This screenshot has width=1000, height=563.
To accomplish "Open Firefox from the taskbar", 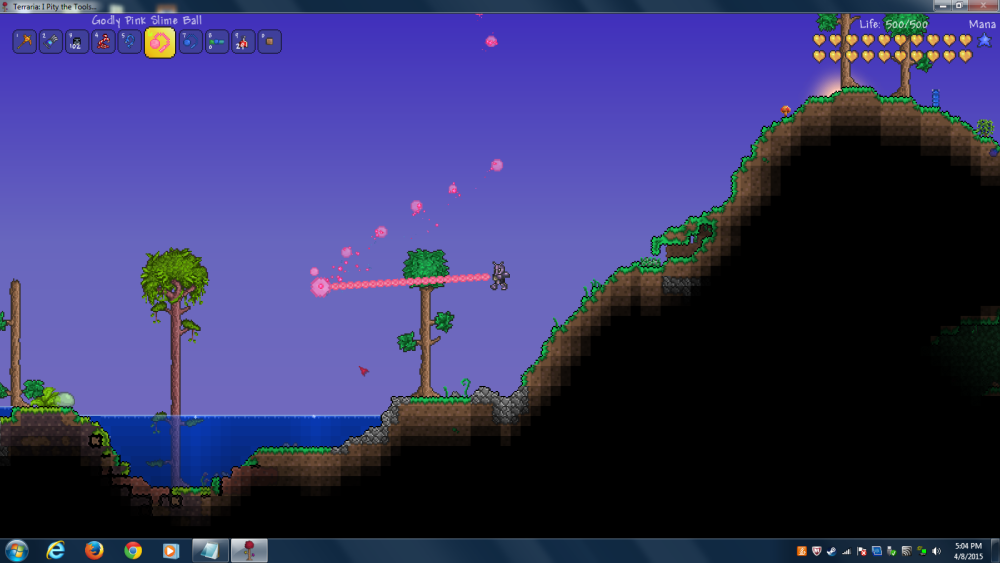I will point(95,550).
